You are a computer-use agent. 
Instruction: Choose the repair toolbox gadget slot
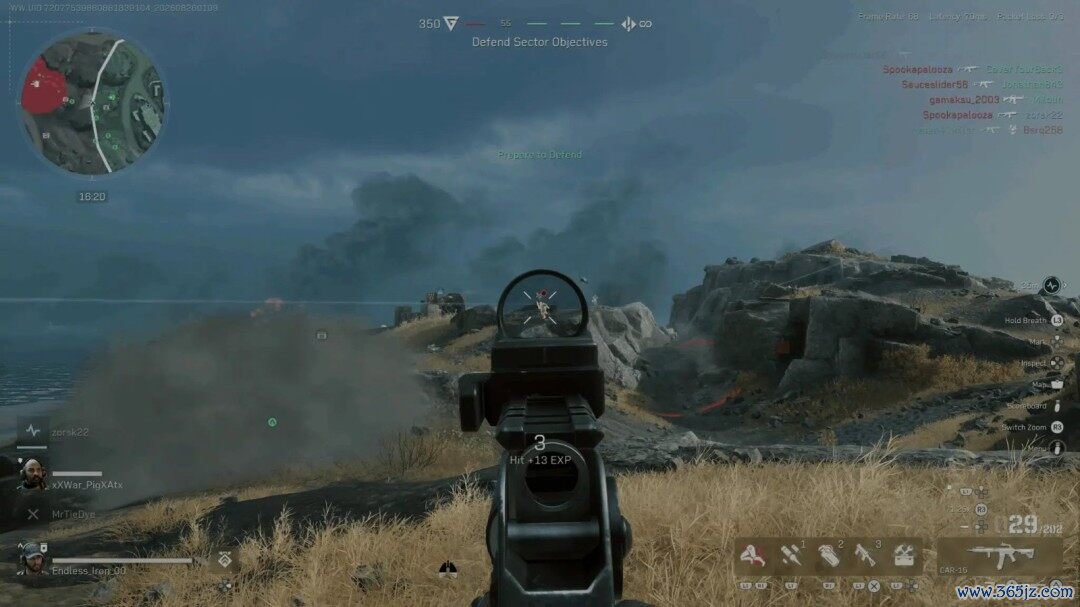click(905, 556)
